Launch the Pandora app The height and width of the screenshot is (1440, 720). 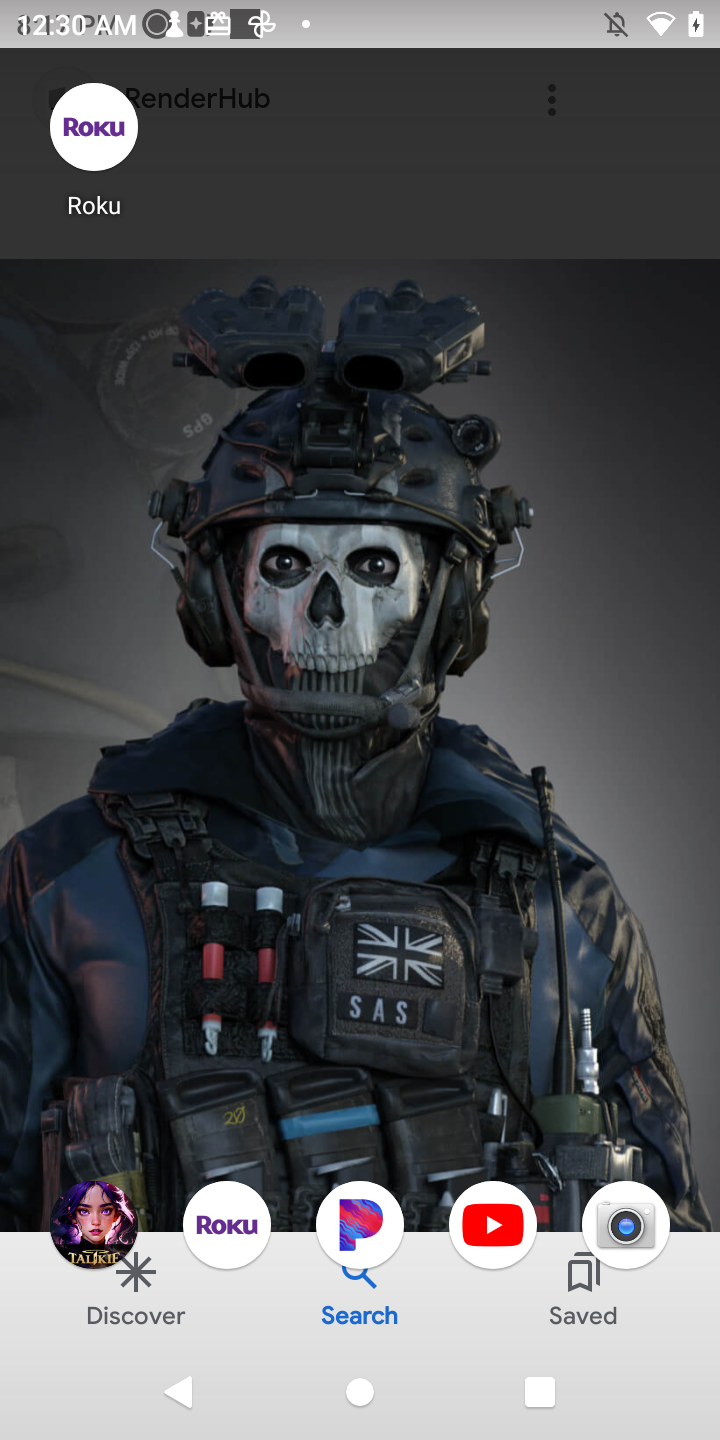coord(360,1225)
